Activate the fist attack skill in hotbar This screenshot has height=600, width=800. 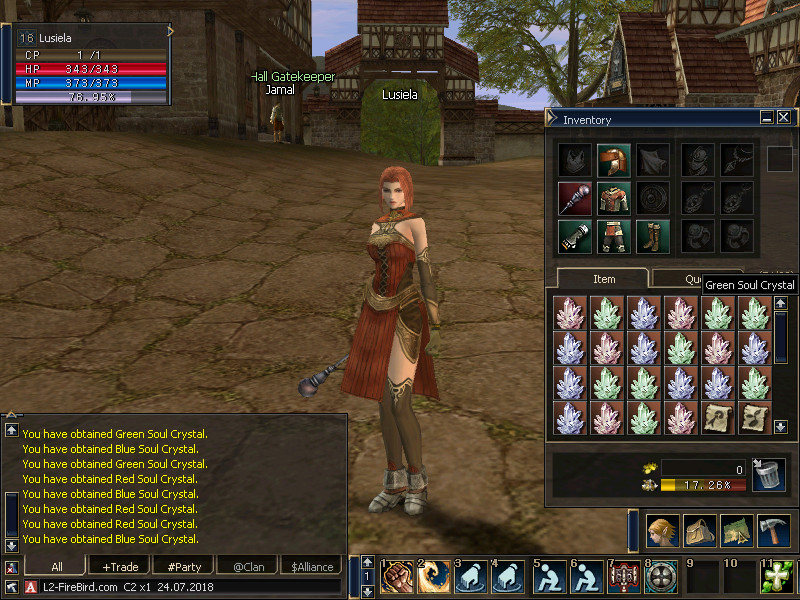398,577
